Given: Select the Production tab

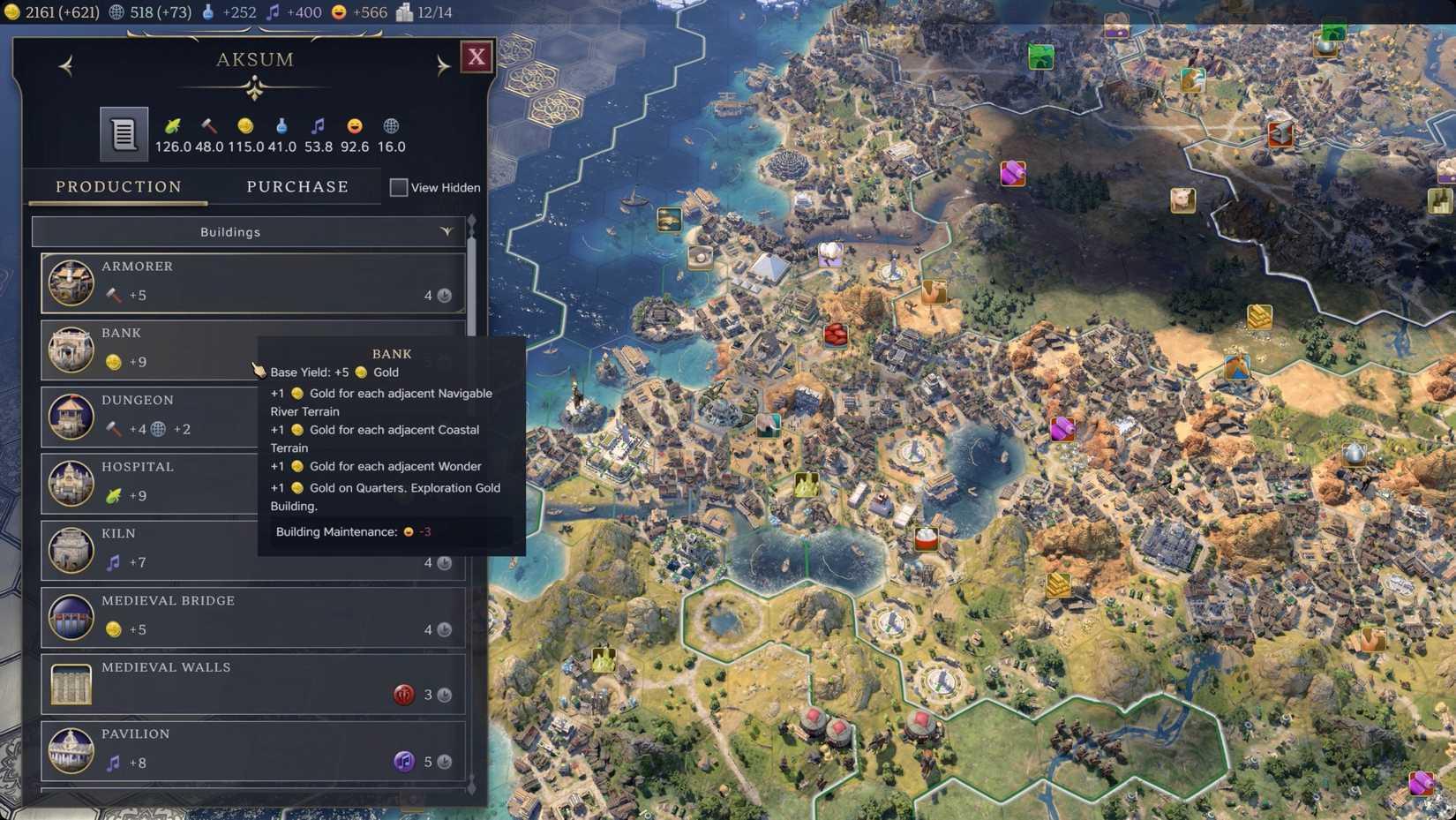Looking at the screenshot, I should point(117,186).
